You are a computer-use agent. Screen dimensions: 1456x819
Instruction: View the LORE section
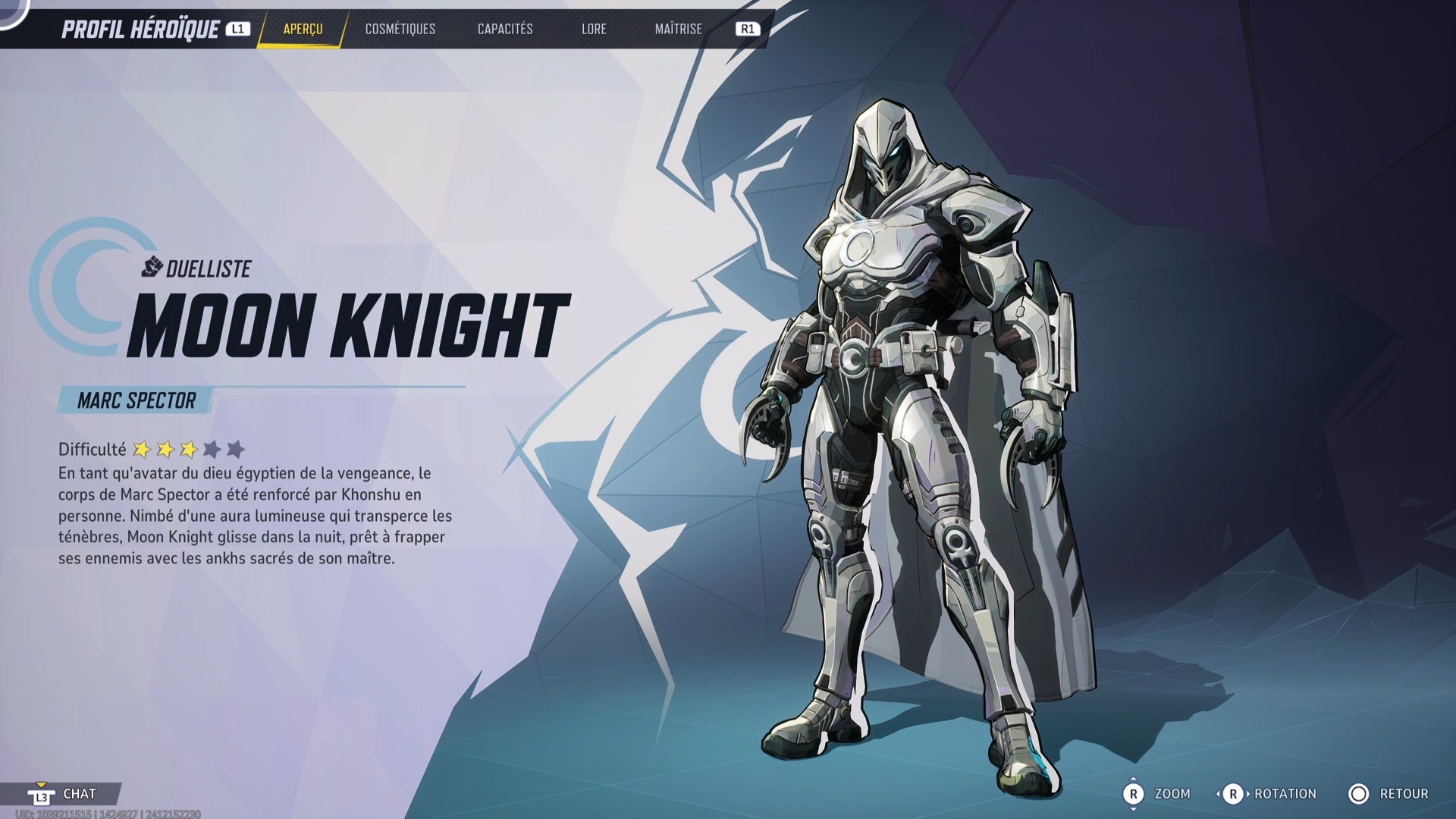(x=594, y=30)
